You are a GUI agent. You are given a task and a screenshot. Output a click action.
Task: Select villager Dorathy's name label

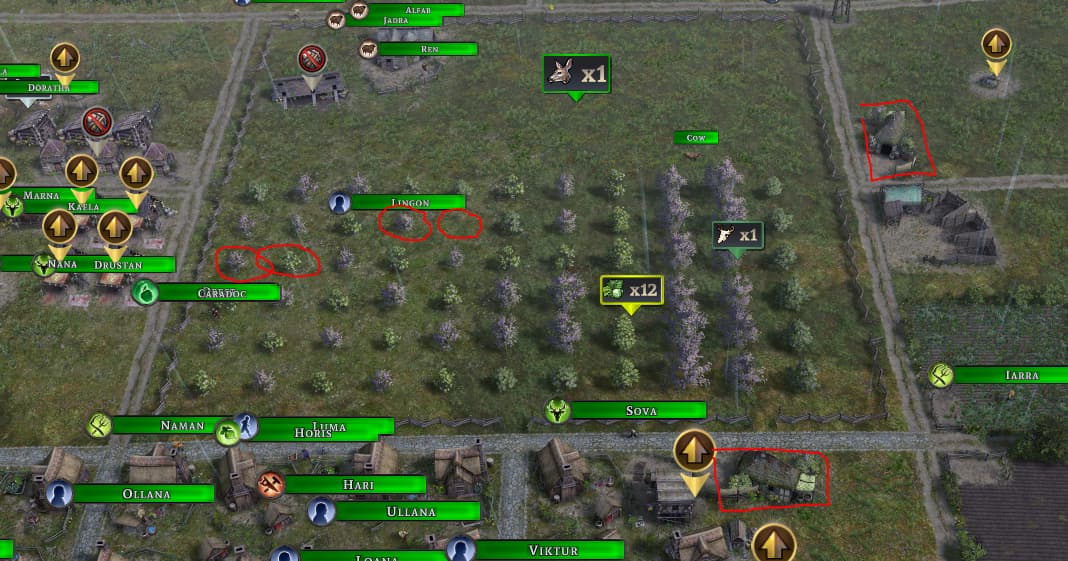tap(50, 88)
